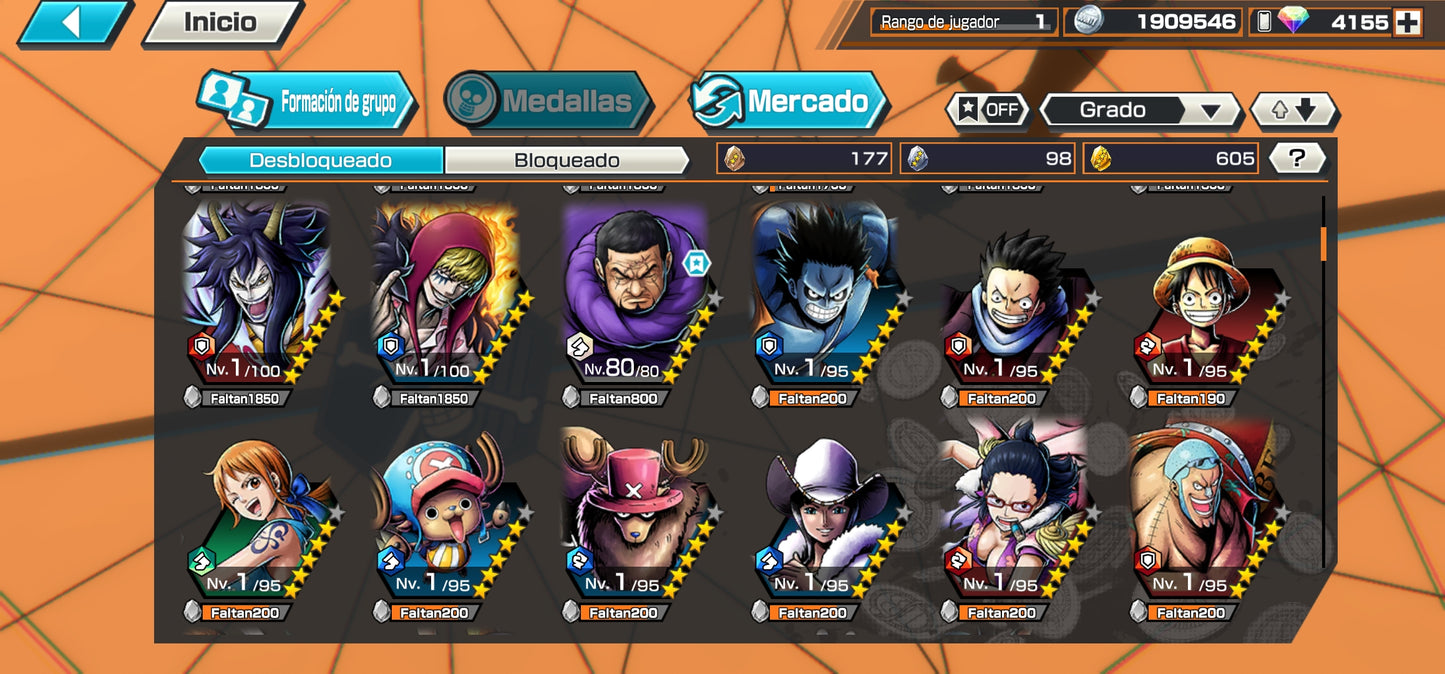
Task: Open the Grado sort dropdown
Action: [x=1140, y=110]
